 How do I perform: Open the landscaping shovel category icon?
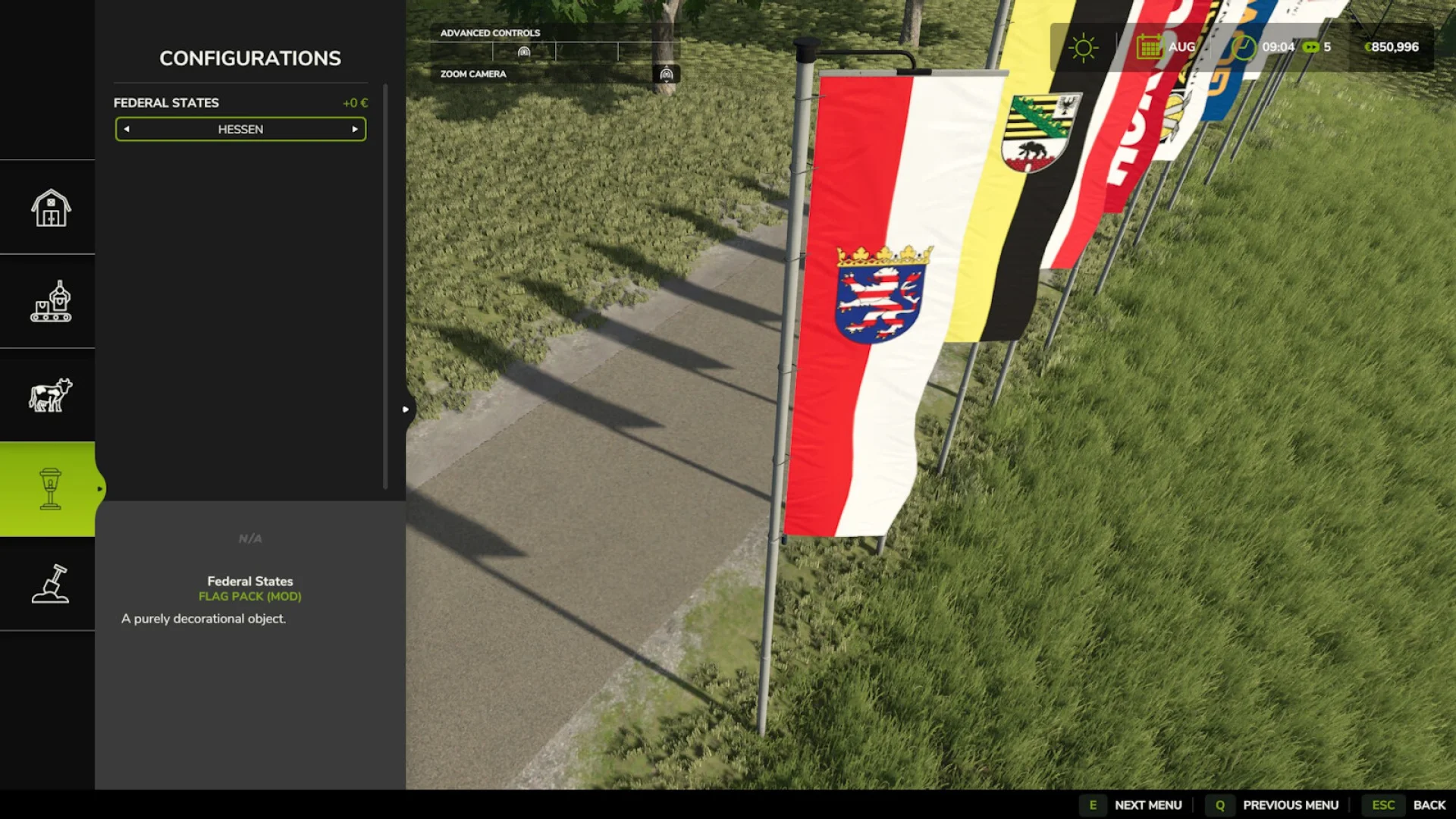pos(49,584)
